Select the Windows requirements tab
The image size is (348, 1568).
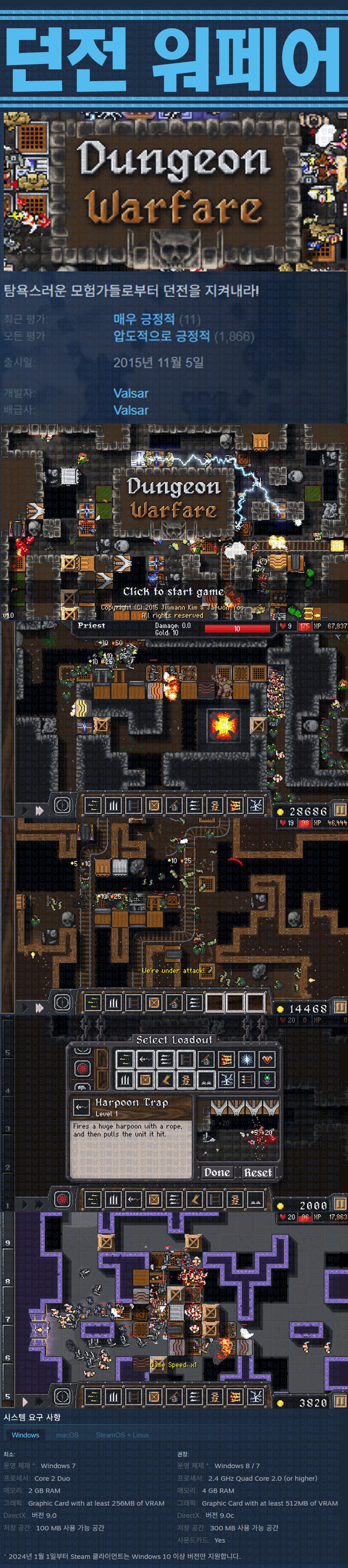tap(26, 1435)
